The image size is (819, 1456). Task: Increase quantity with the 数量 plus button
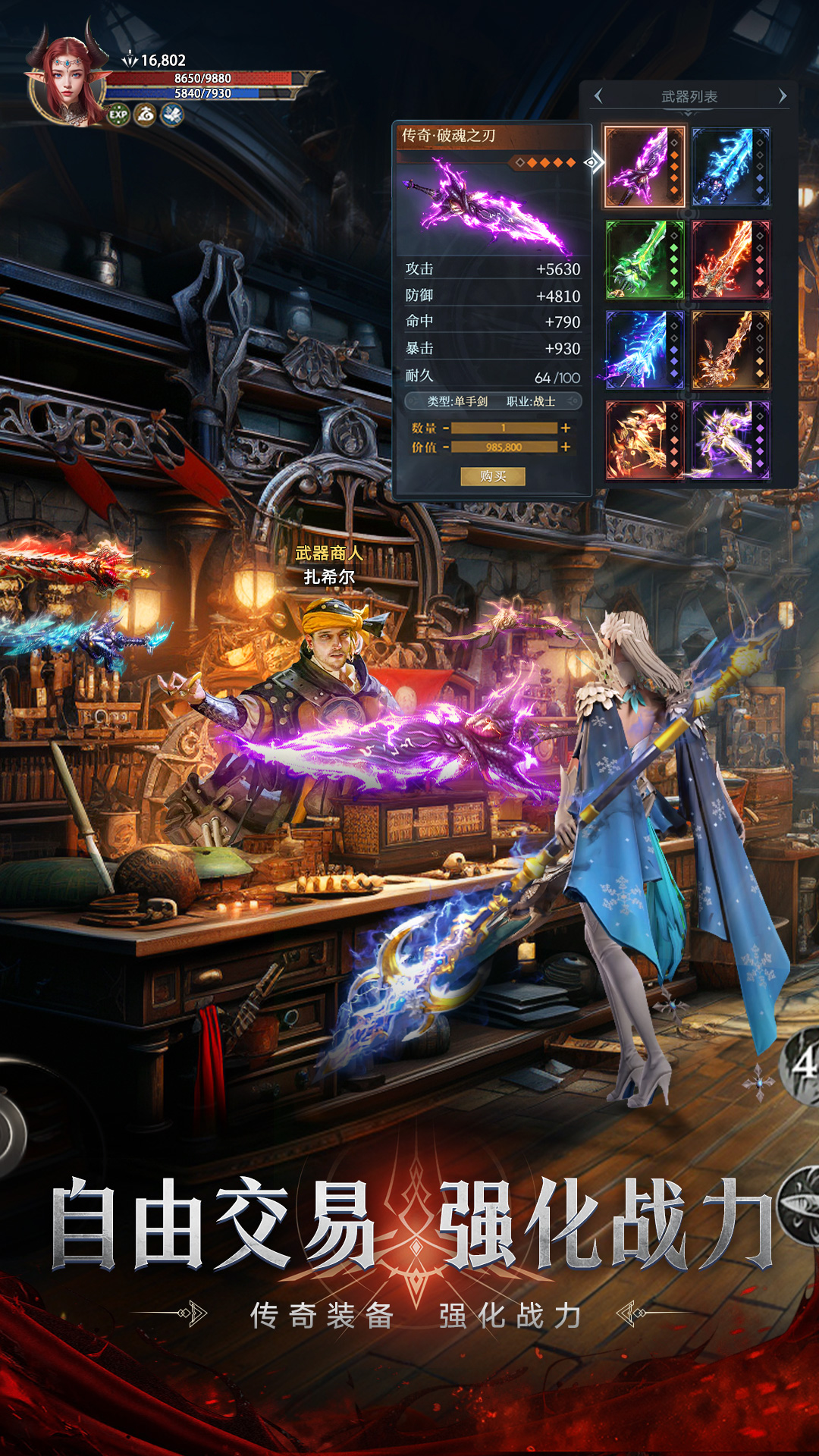click(566, 428)
